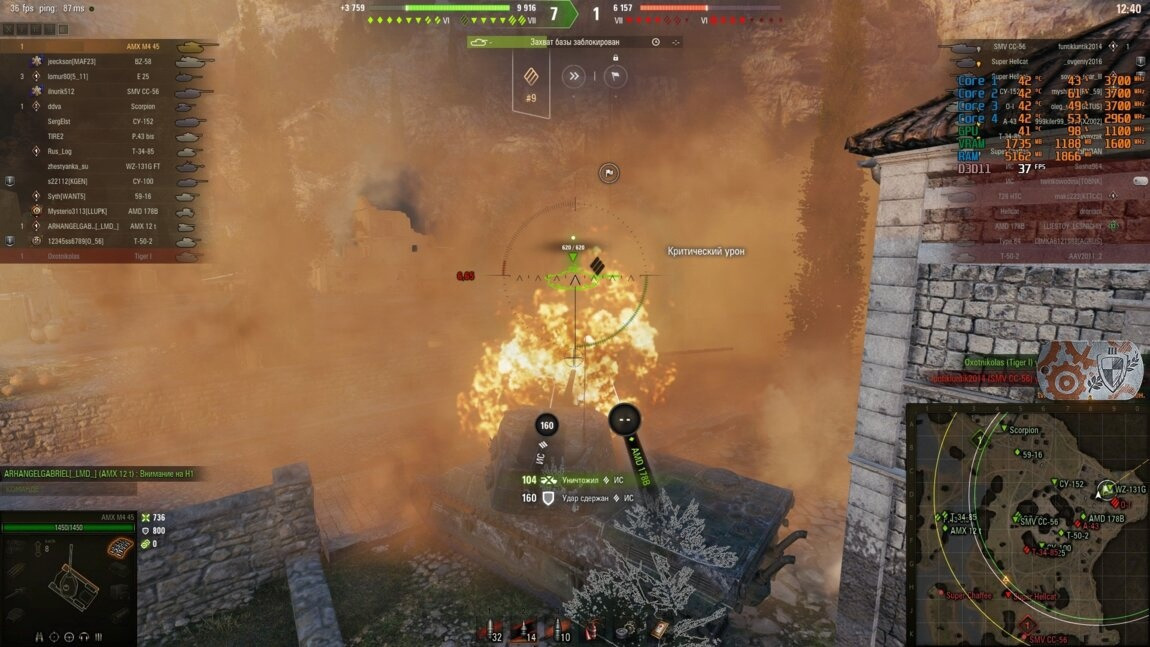Click the double-arrow round button
The image size is (1150, 647).
[573, 75]
